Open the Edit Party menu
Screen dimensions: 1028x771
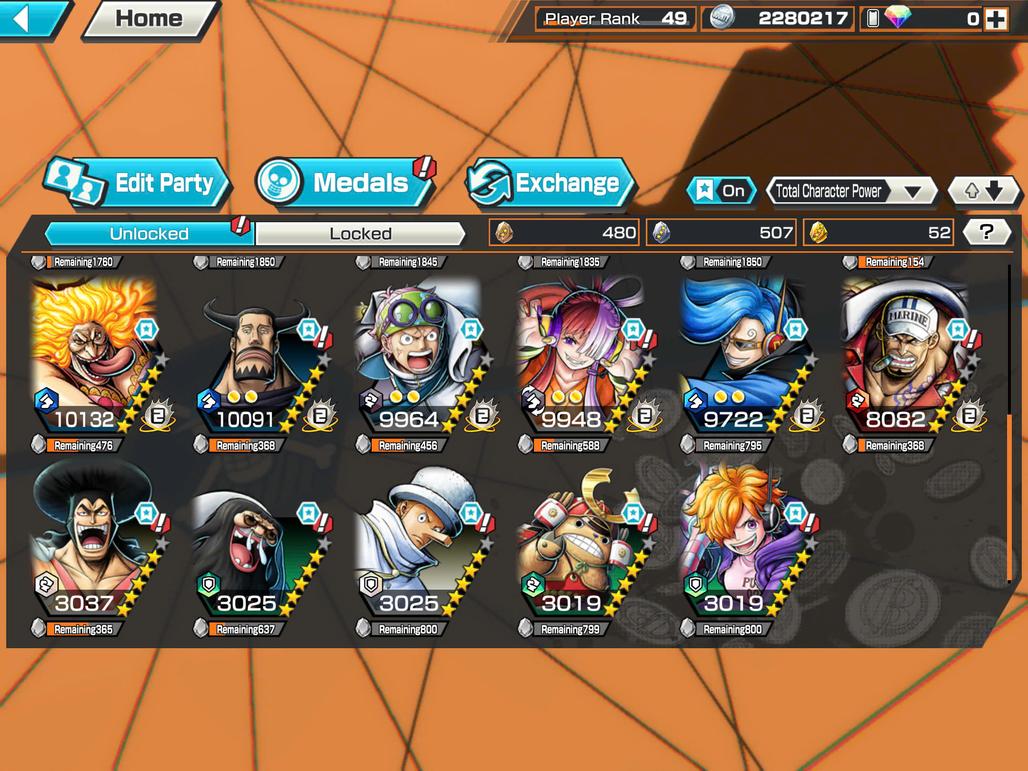pos(138,183)
